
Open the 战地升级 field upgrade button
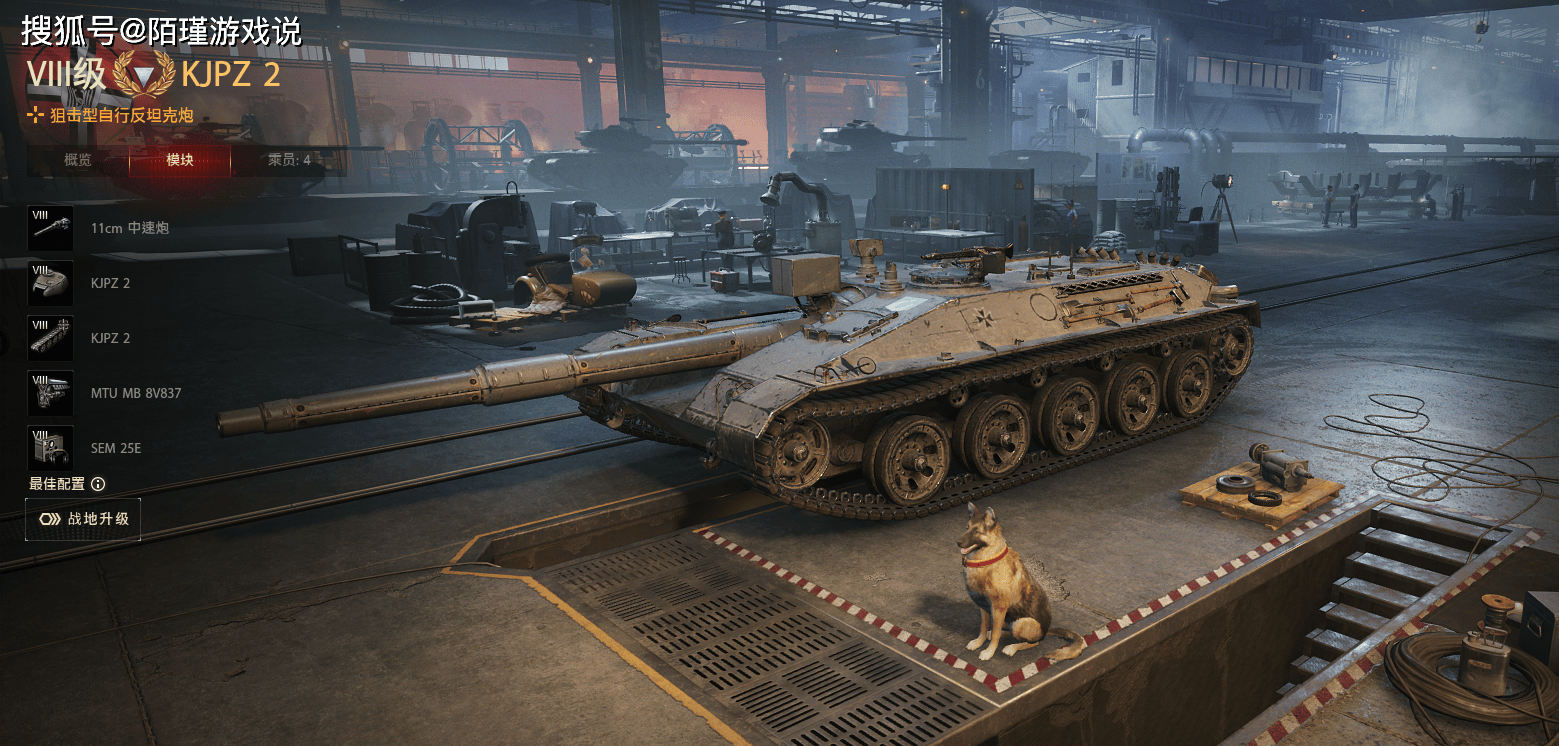coord(83,519)
